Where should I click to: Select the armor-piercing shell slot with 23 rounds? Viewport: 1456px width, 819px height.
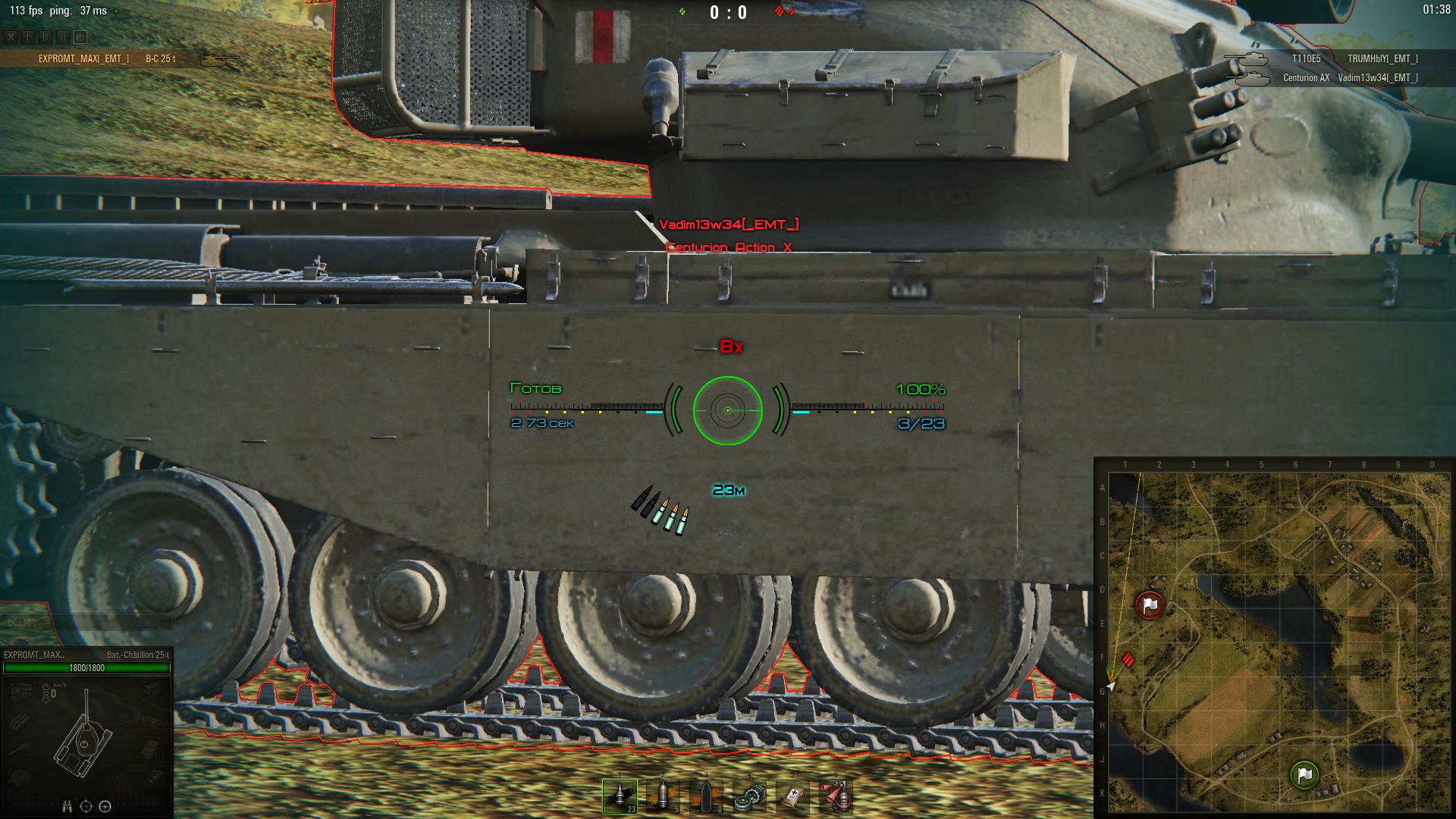point(620,795)
